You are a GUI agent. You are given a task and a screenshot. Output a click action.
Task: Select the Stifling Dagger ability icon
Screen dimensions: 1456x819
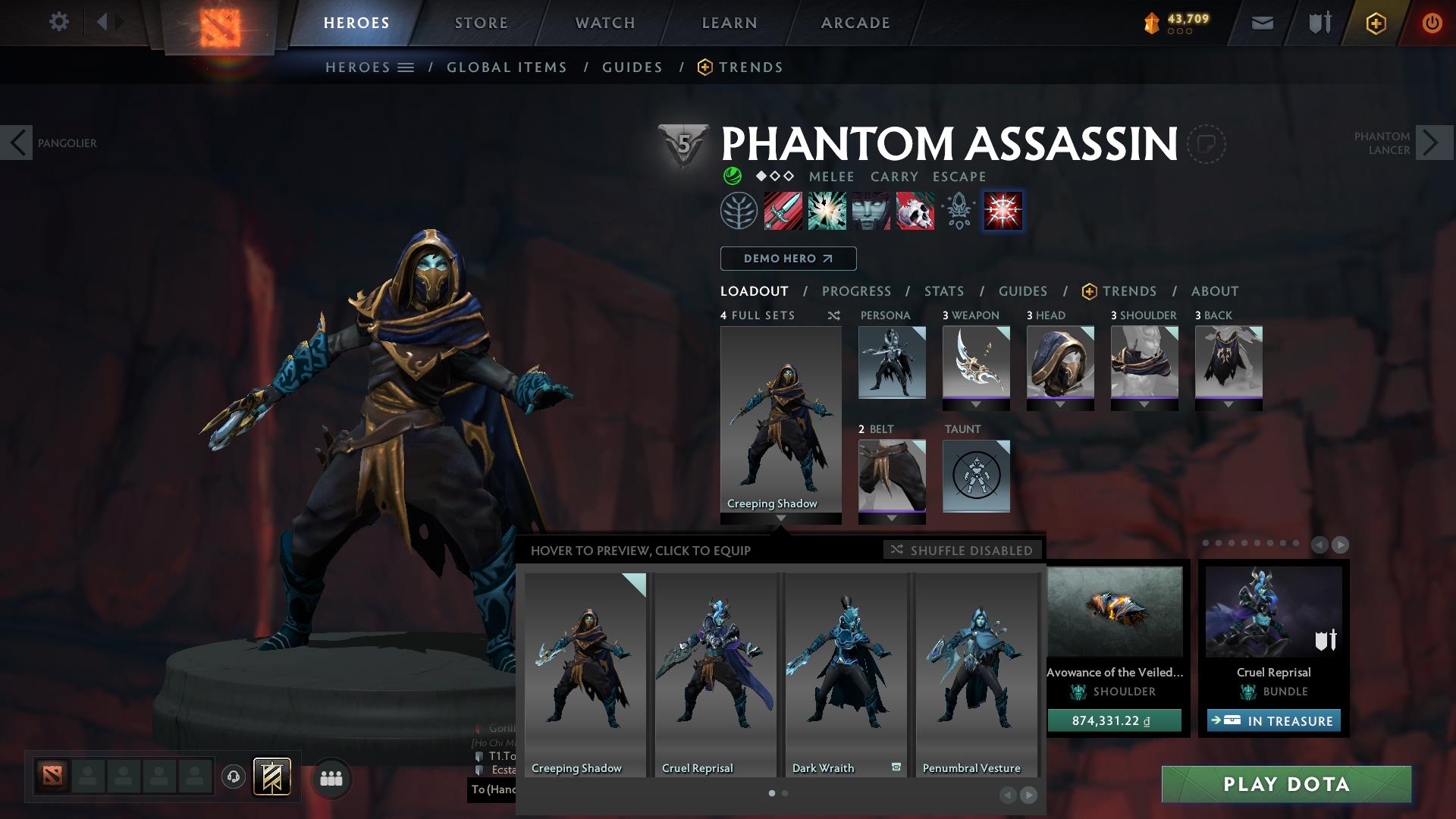pyautogui.click(x=783, y=211)
